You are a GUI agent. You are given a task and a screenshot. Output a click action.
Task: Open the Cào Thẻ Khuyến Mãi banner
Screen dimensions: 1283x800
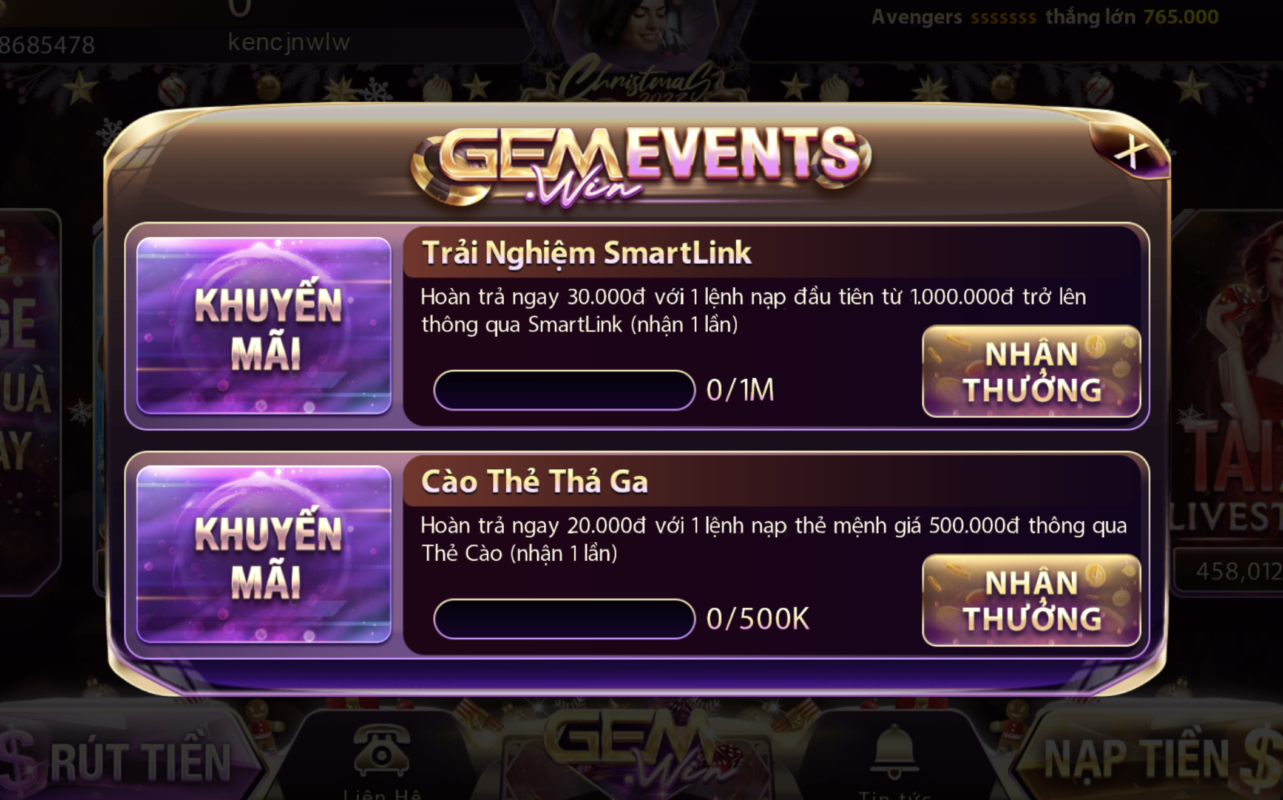tap(264, 554)
